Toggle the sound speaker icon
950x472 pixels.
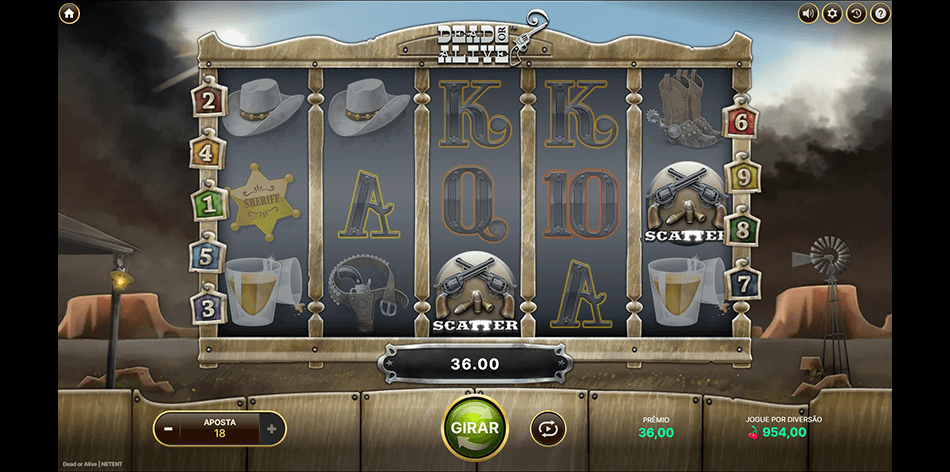tap(808, 14)
